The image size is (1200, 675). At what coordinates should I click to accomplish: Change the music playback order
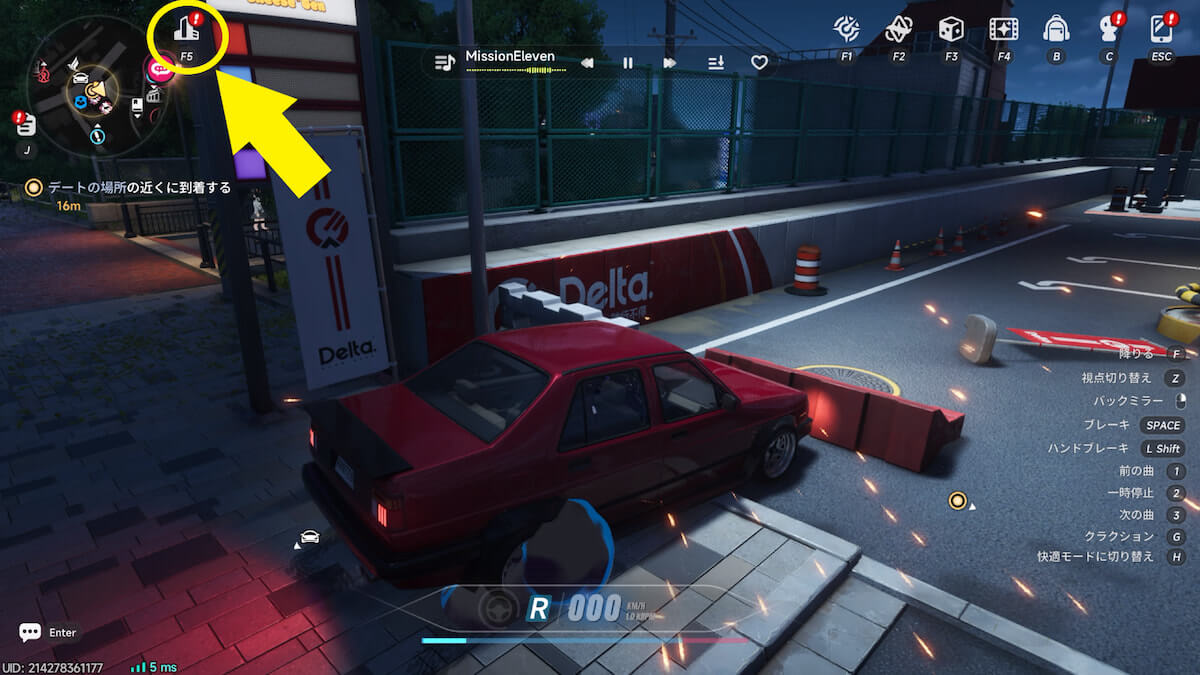coord(716,63)
